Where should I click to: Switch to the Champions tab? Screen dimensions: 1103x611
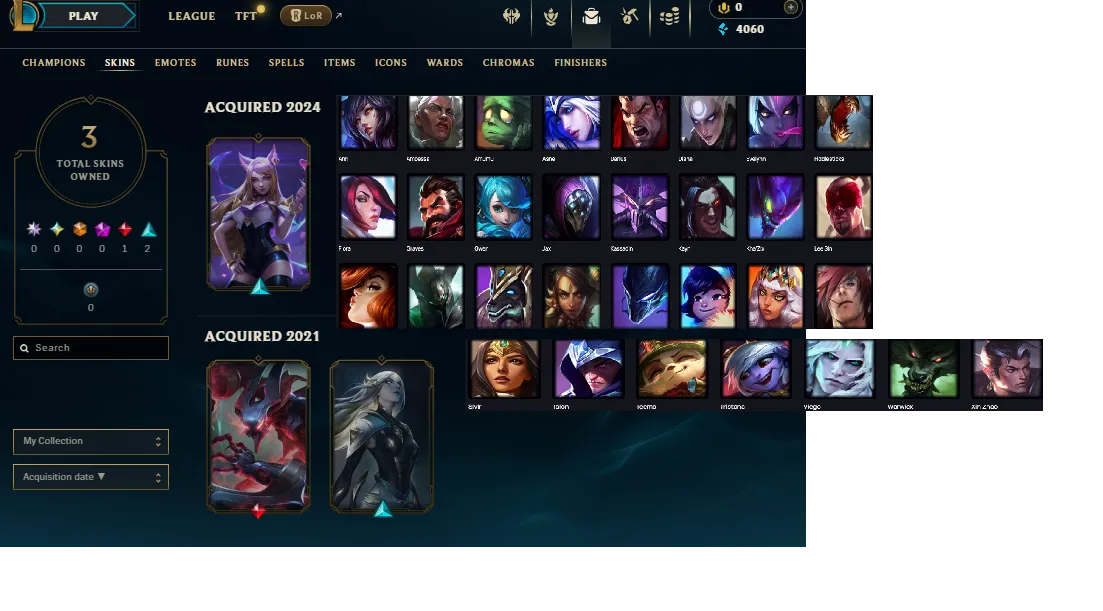[54, 63]
